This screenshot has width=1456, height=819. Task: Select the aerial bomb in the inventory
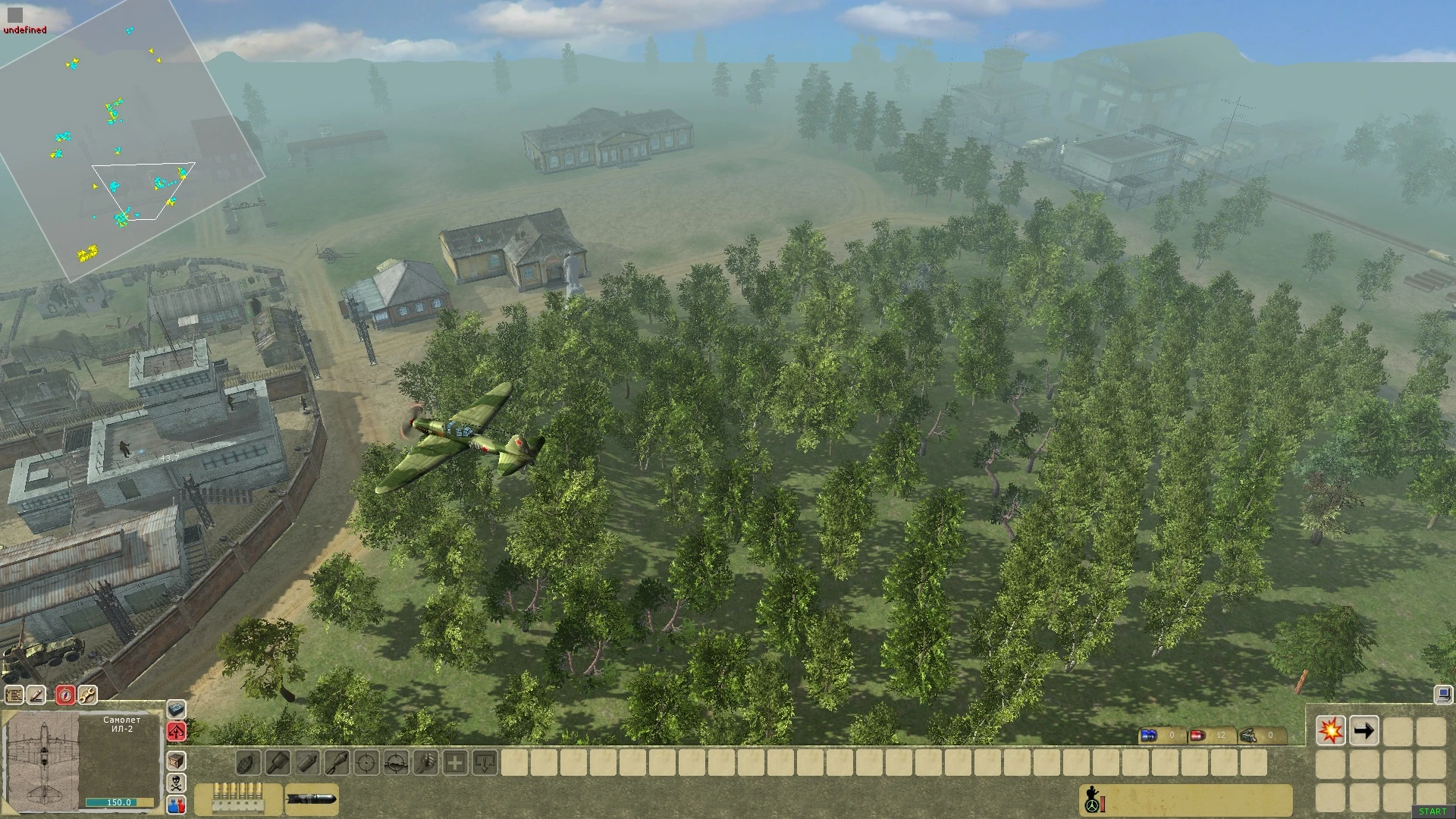(x=311, y=799)
